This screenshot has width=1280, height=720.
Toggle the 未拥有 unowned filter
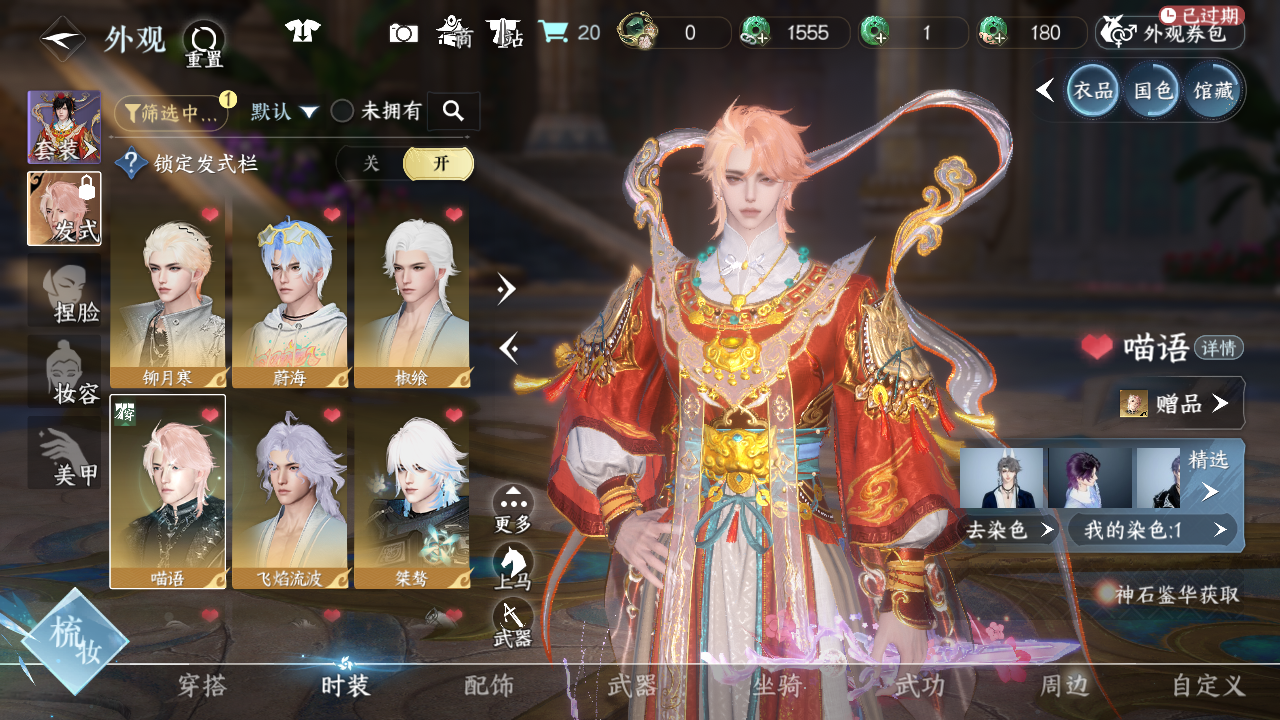[x=376, y=111]
